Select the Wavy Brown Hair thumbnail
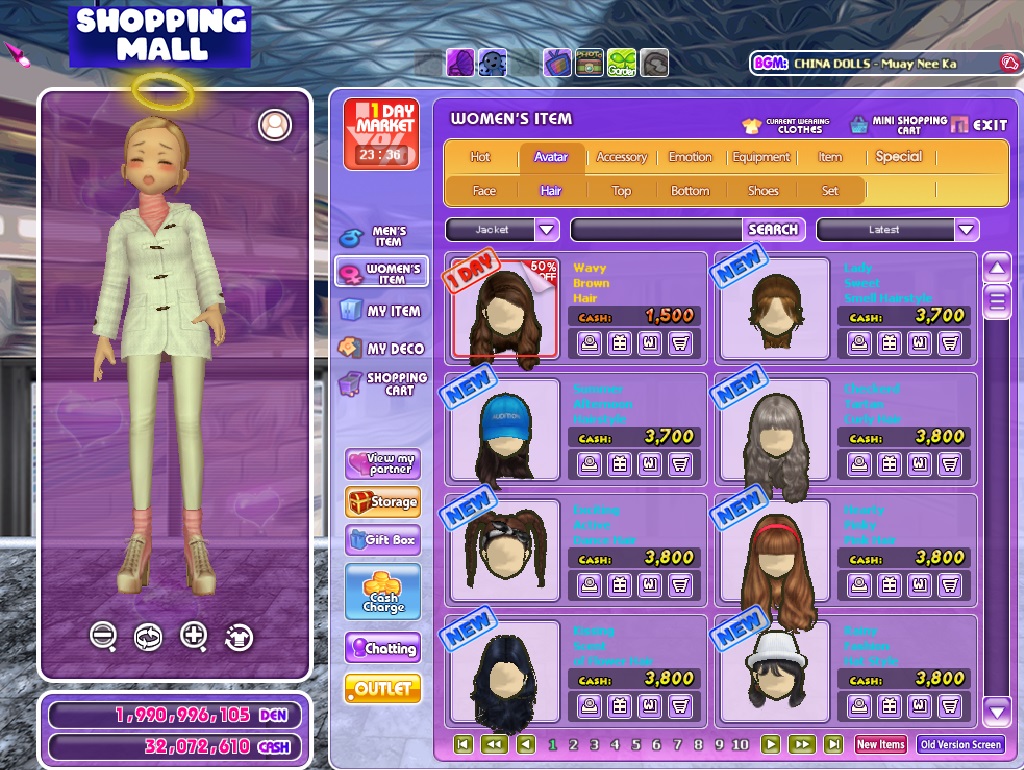Screen dimensions: 1024x770 tap(504, 310)
